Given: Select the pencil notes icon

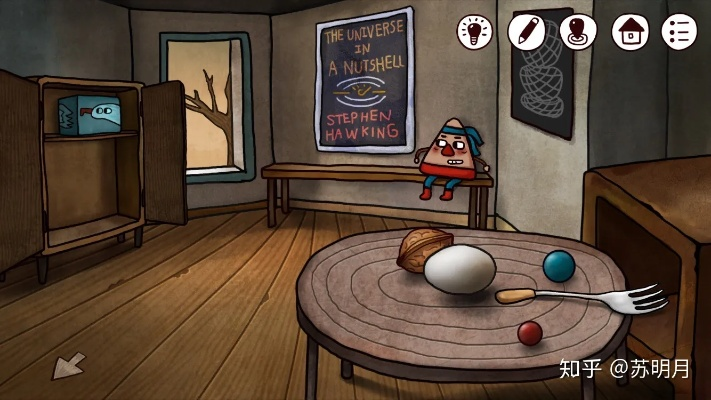Looking at the screenshot, I should (526, 31).
